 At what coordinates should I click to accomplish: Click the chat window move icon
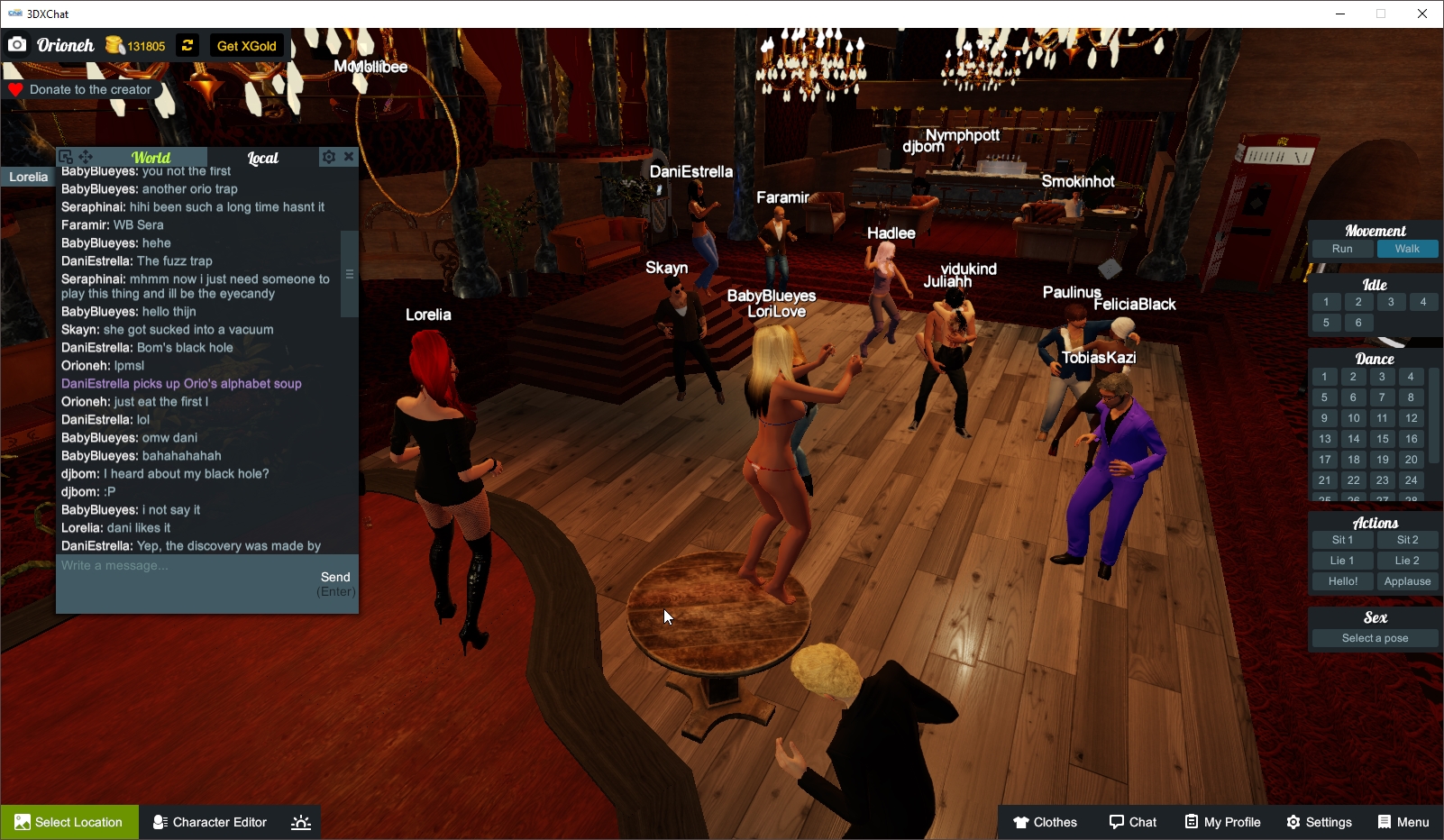(x=86, y=156)
